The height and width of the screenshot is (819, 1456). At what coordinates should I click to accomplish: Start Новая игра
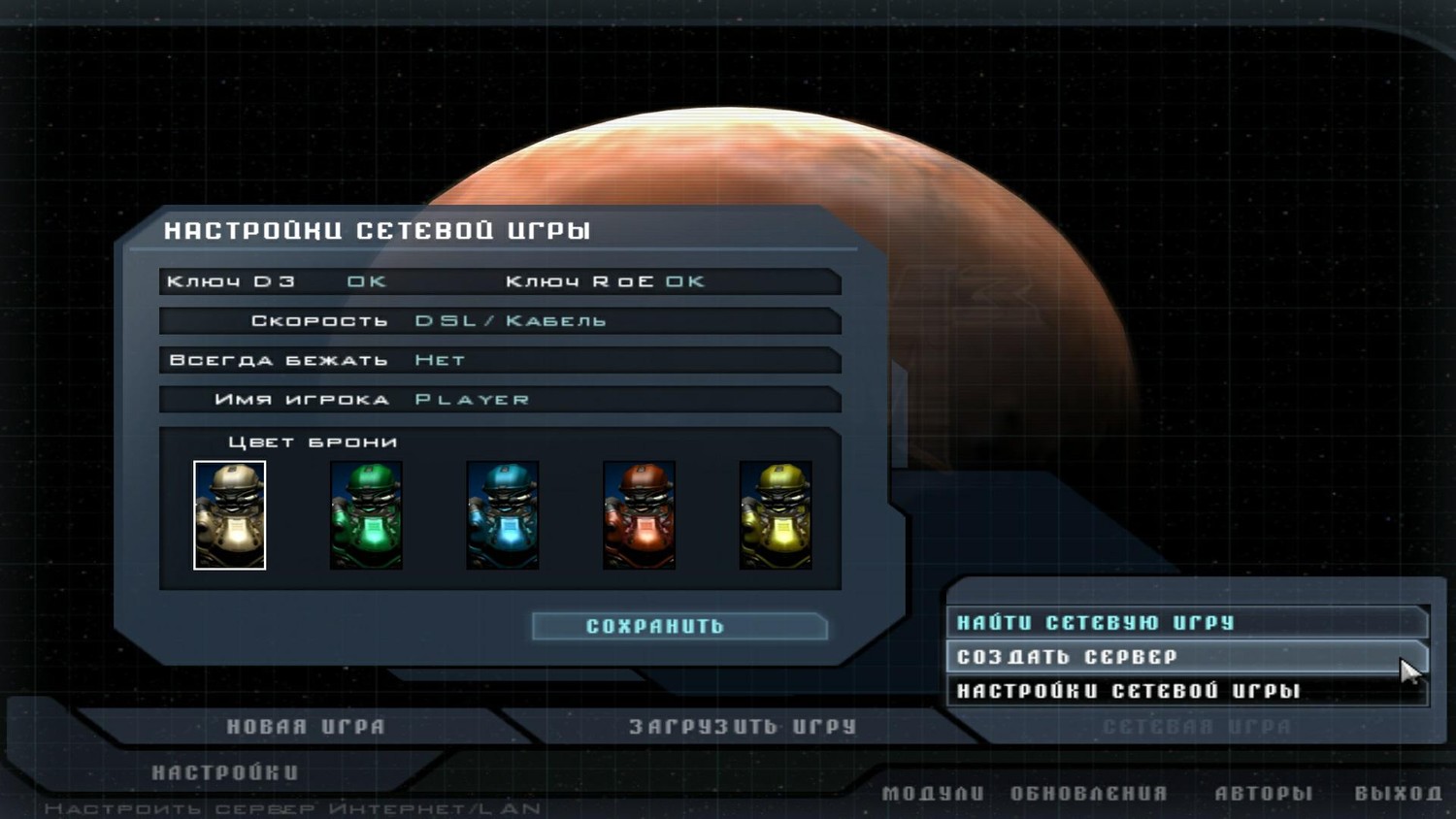click(x=306, y=727)
